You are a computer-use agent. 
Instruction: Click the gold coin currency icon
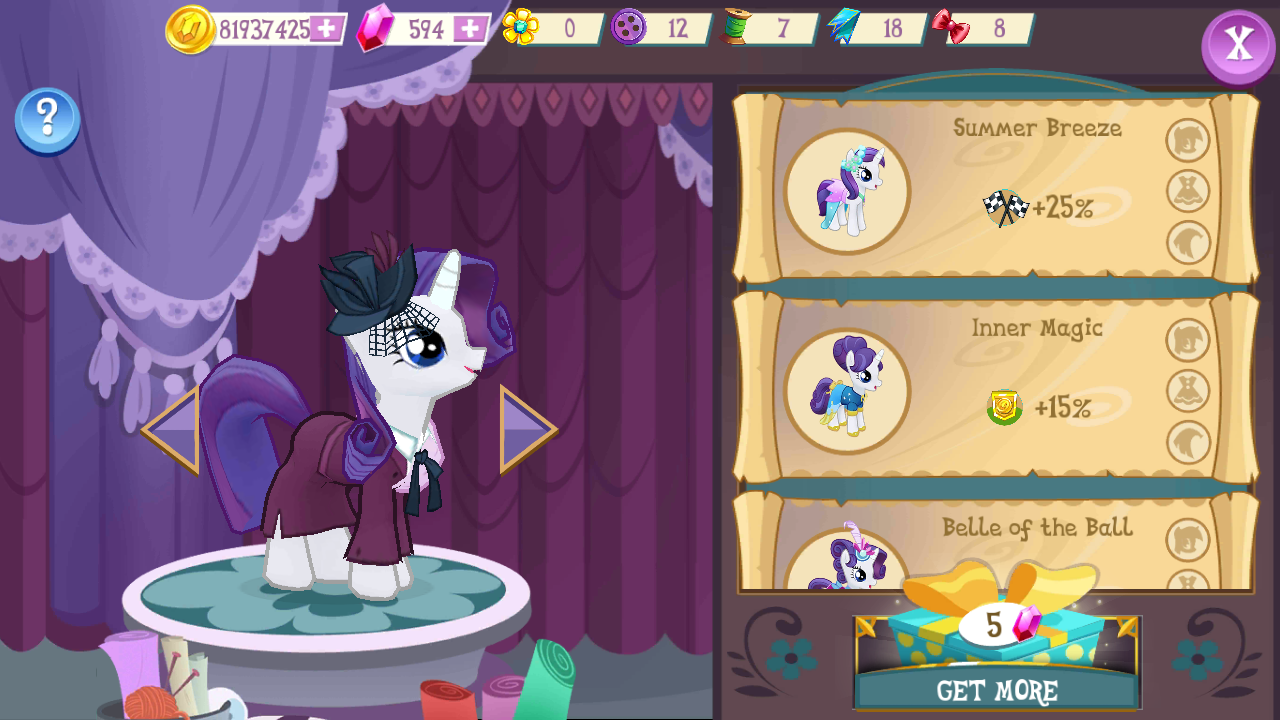pyautogui.click(x=190, y=27)
